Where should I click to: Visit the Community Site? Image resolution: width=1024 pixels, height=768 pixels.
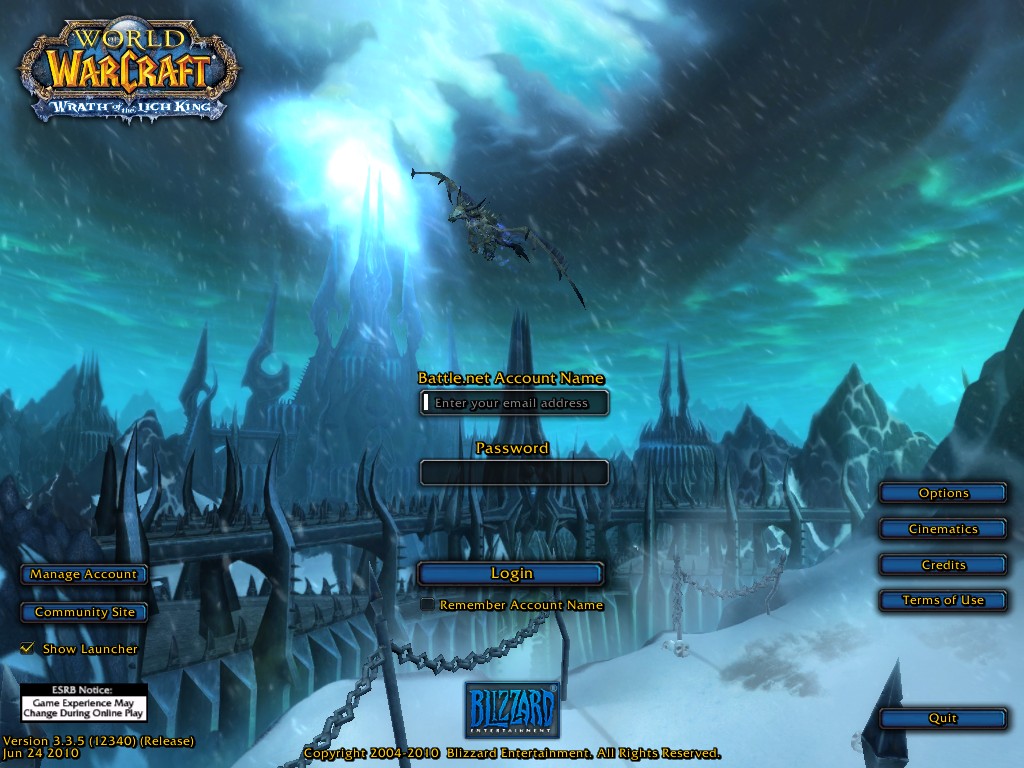pos(84,612)
